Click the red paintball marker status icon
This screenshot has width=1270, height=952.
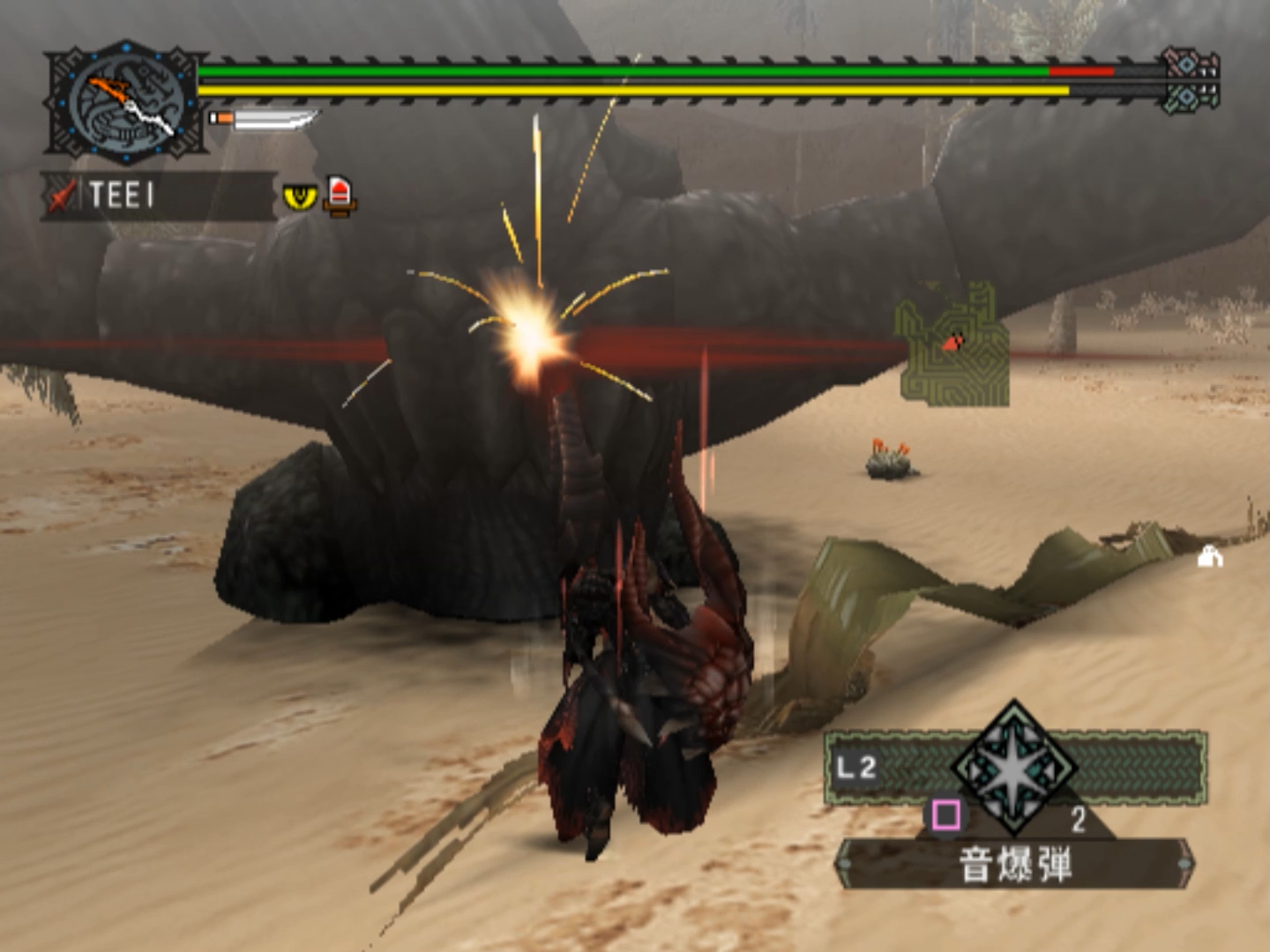coord(340,195)
